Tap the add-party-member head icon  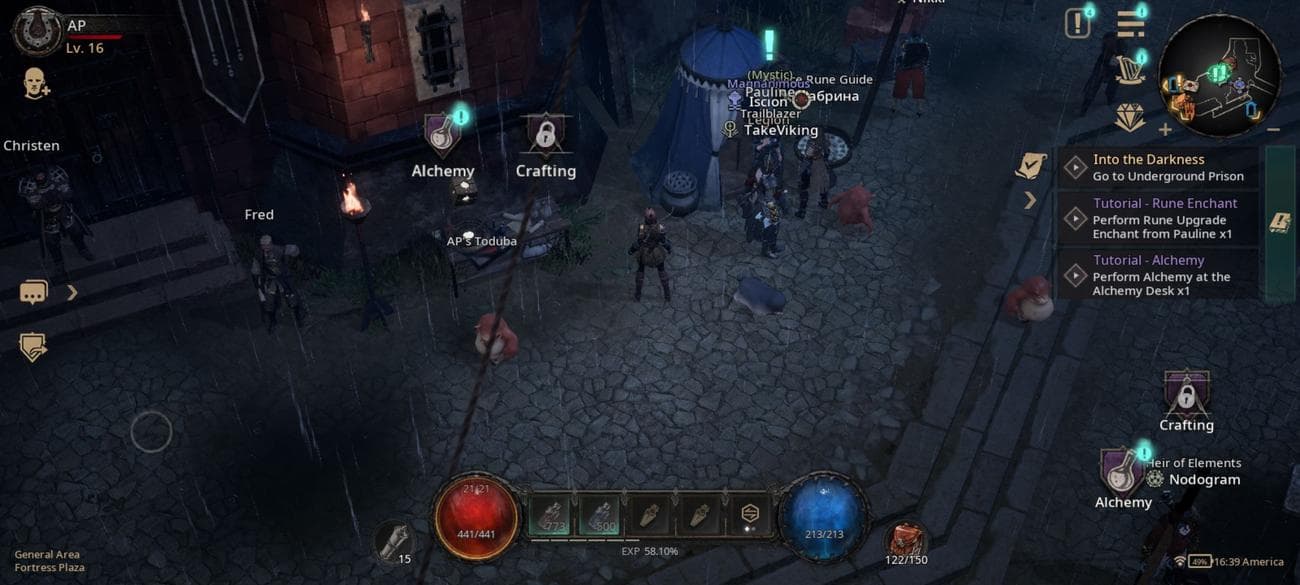pos(36,84)
